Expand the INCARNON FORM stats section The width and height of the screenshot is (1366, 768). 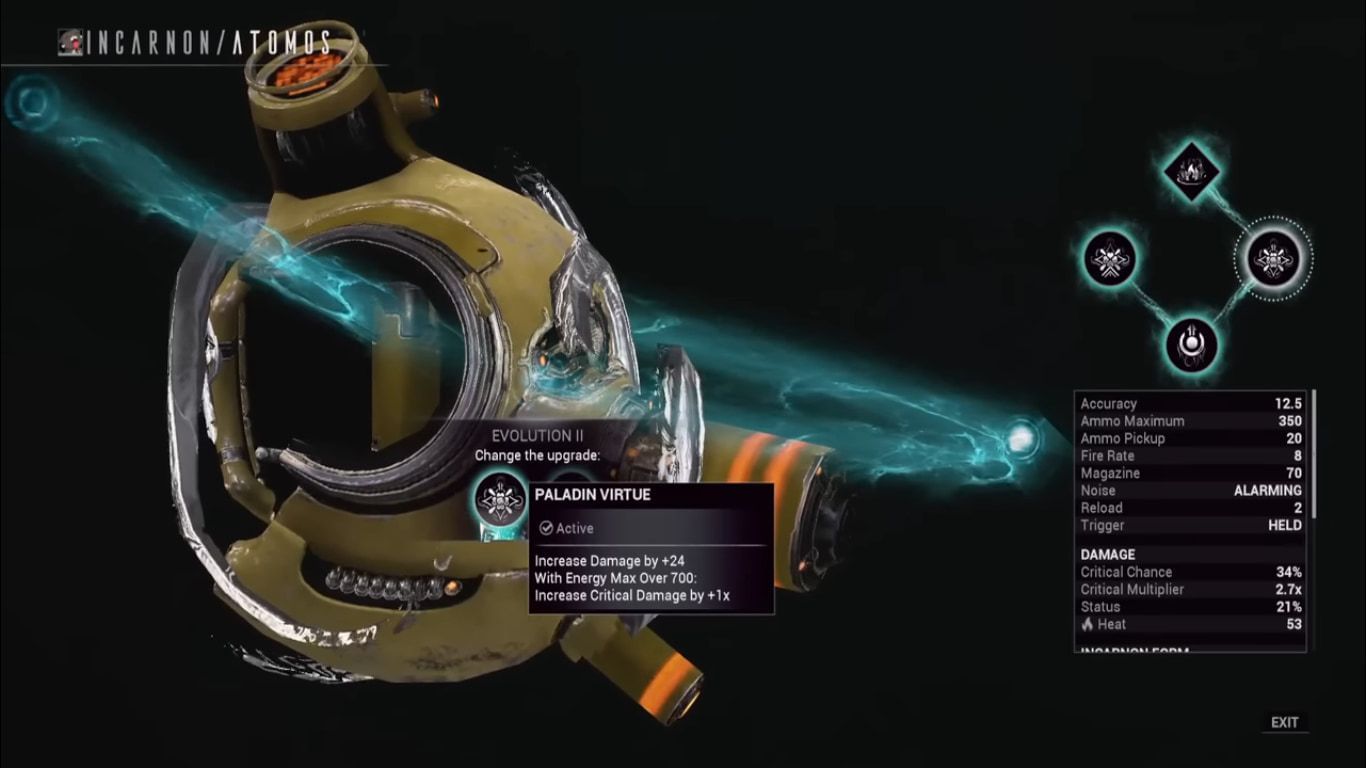click(1135, 655)
